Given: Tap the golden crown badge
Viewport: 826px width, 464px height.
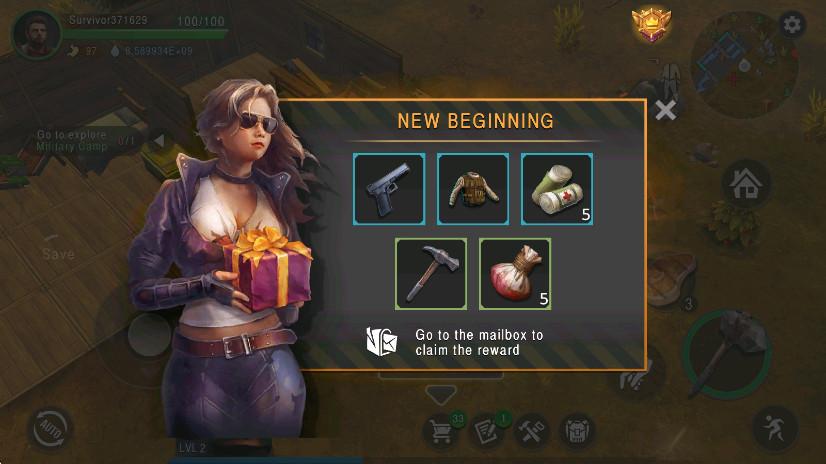Looking at the screenshot, I should point(651,25).
